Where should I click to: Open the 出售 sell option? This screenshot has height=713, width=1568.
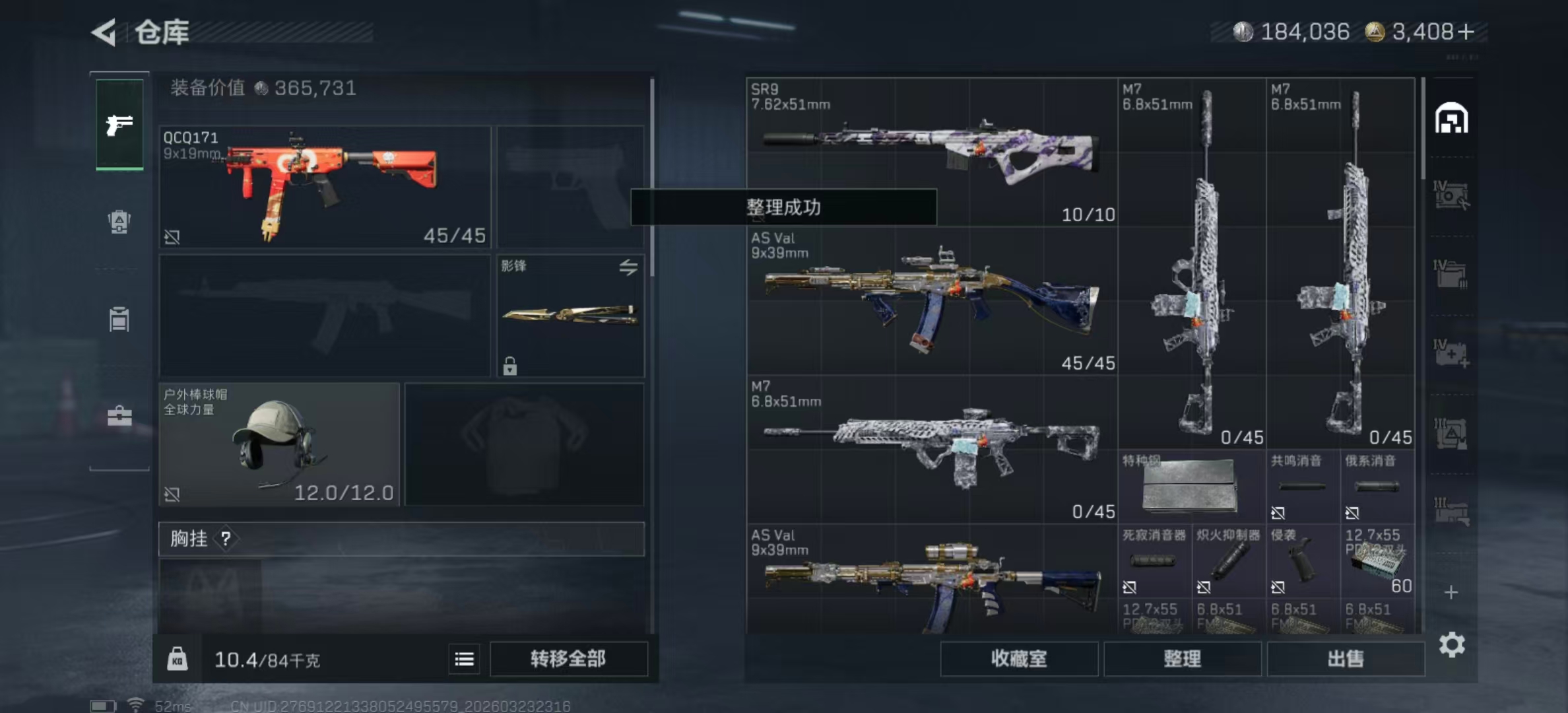(x=1345, y=658)
